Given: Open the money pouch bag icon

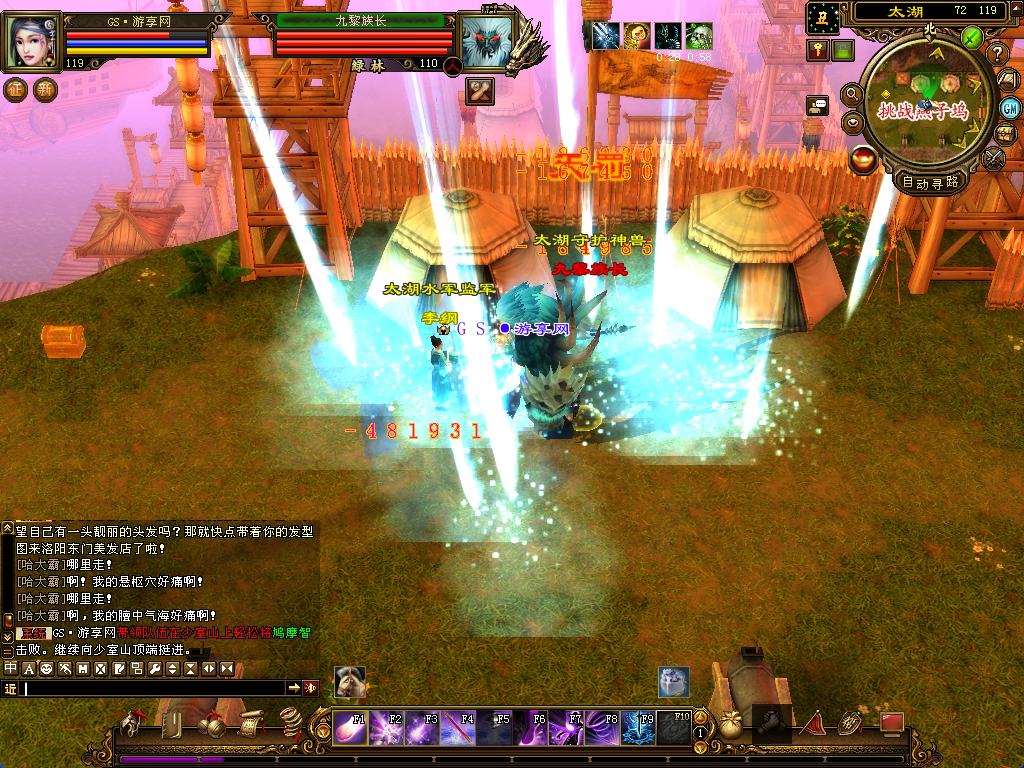Looking at the screenshot, I should pyautogui.click(x=731, y=725).
